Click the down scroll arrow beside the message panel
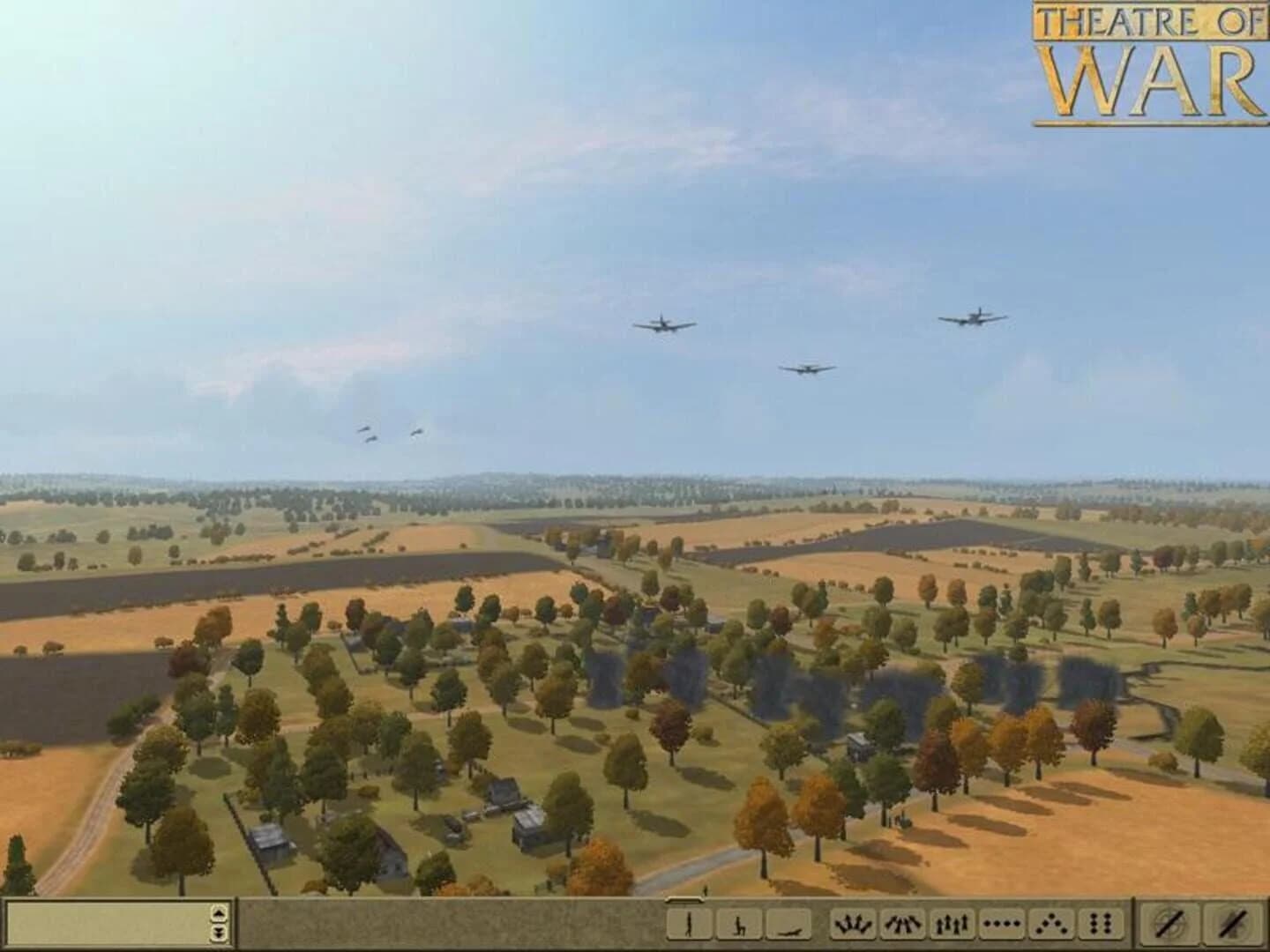The image size is (1270, 952). point(218,932)
